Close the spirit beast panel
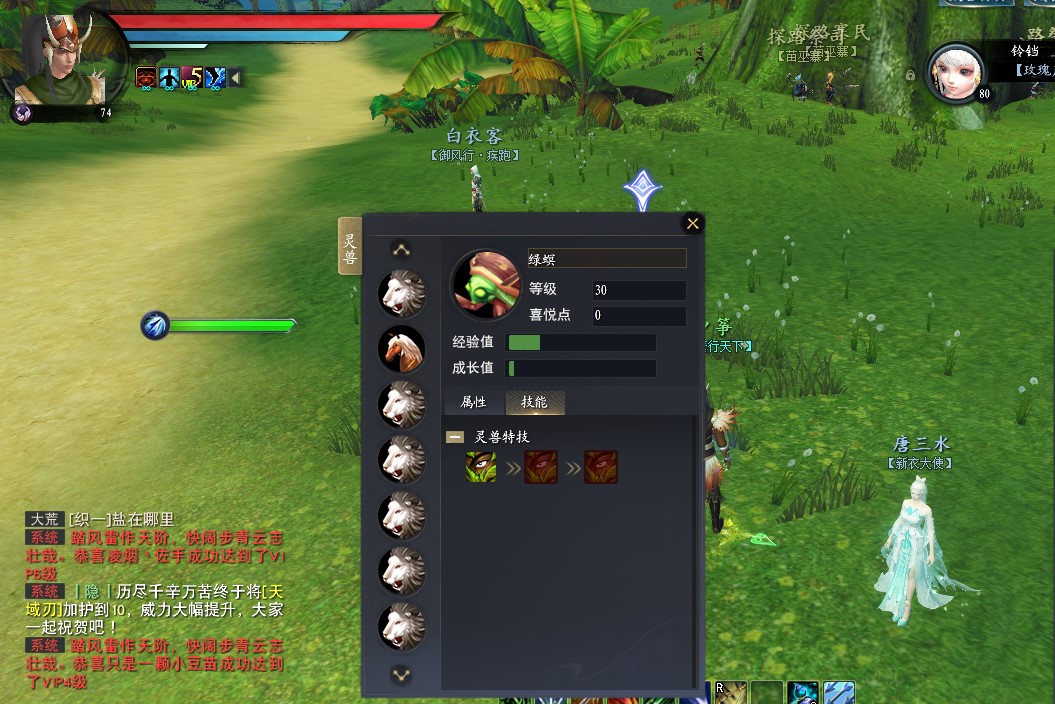 (x=692, y=223)
